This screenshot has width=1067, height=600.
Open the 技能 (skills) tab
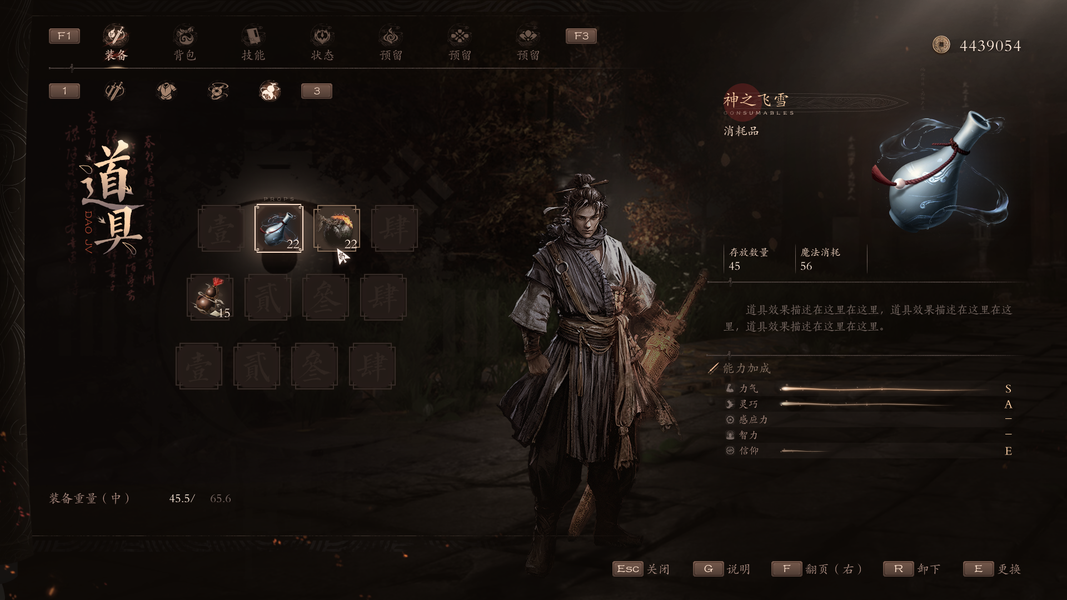[x=253, y=42]
